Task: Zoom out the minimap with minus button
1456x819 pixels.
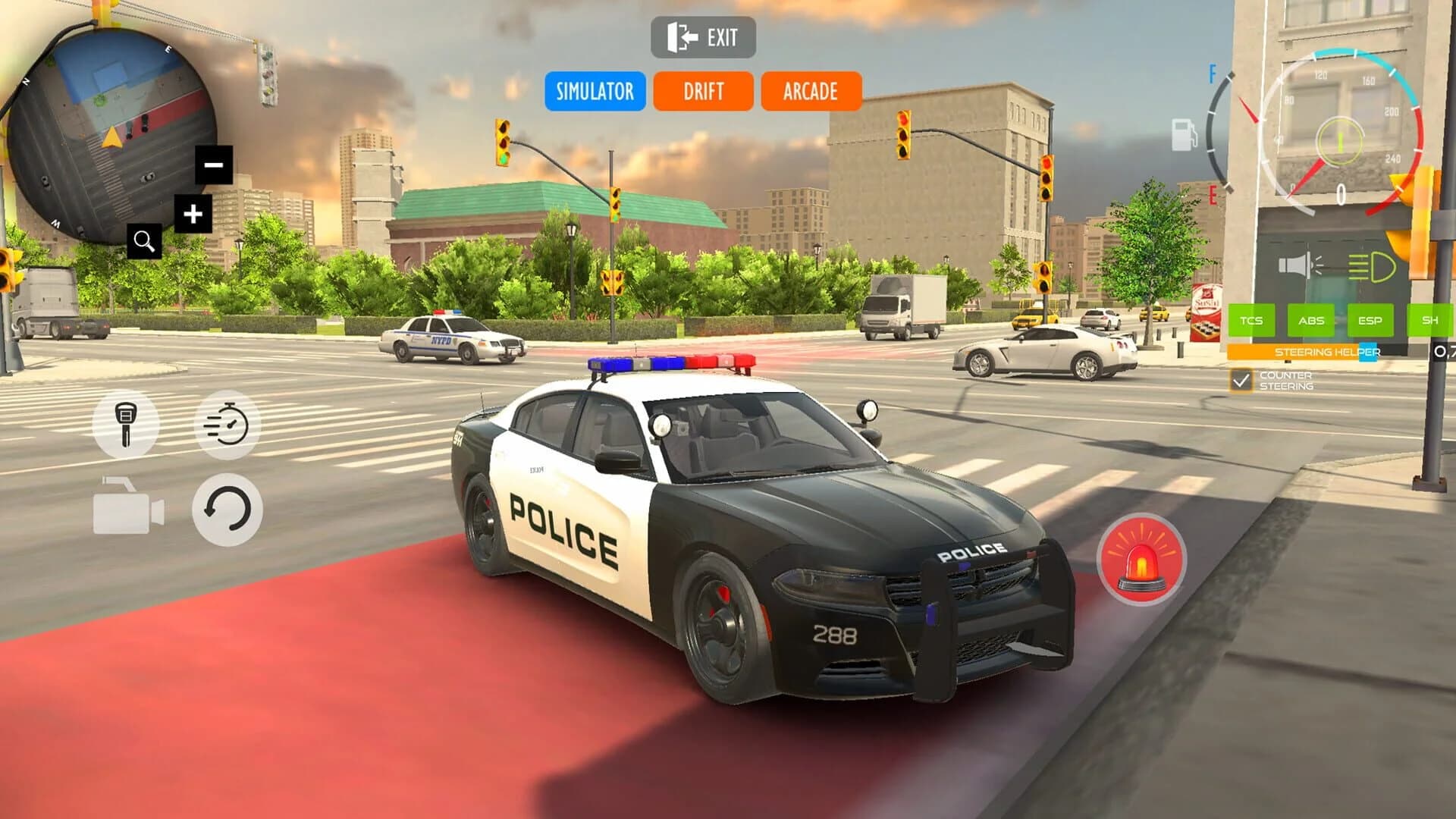Action: pos(213,164)
